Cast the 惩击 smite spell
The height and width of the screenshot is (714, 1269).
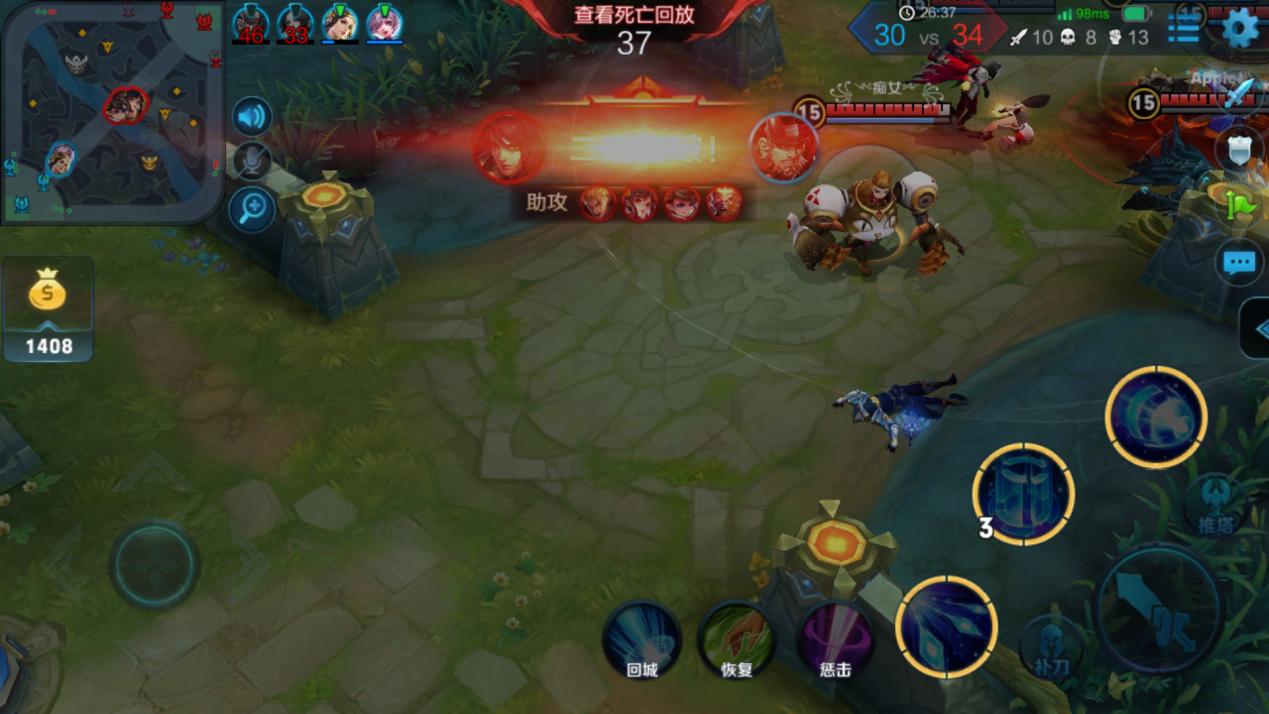click(834, 640)
